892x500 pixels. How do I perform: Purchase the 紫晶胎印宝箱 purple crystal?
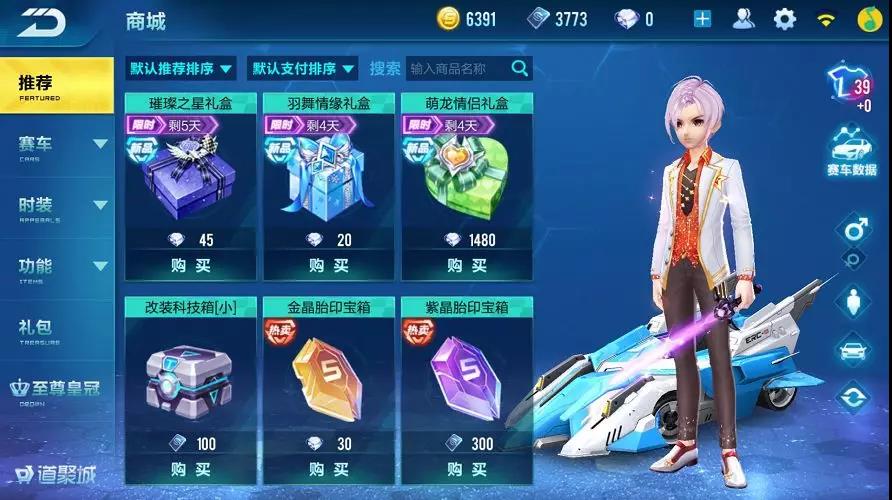(467, 468)
